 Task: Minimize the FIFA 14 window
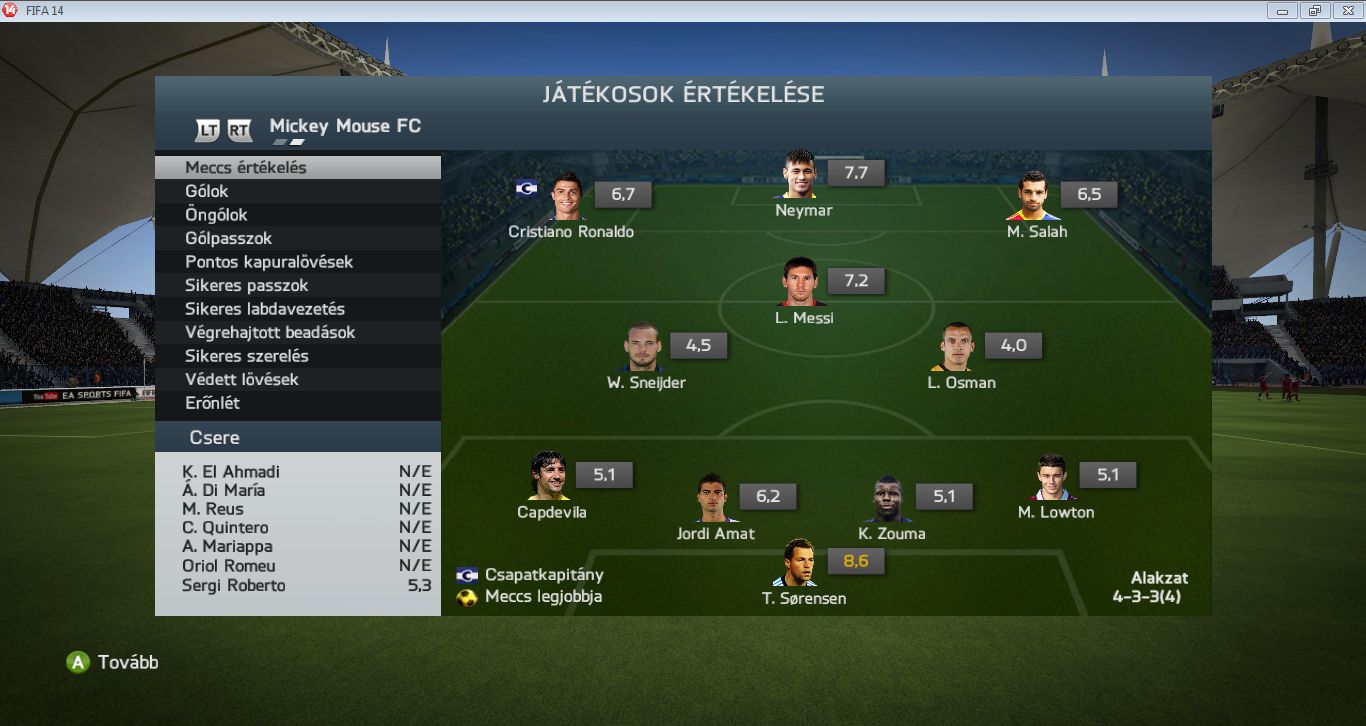coord(1282,11)
